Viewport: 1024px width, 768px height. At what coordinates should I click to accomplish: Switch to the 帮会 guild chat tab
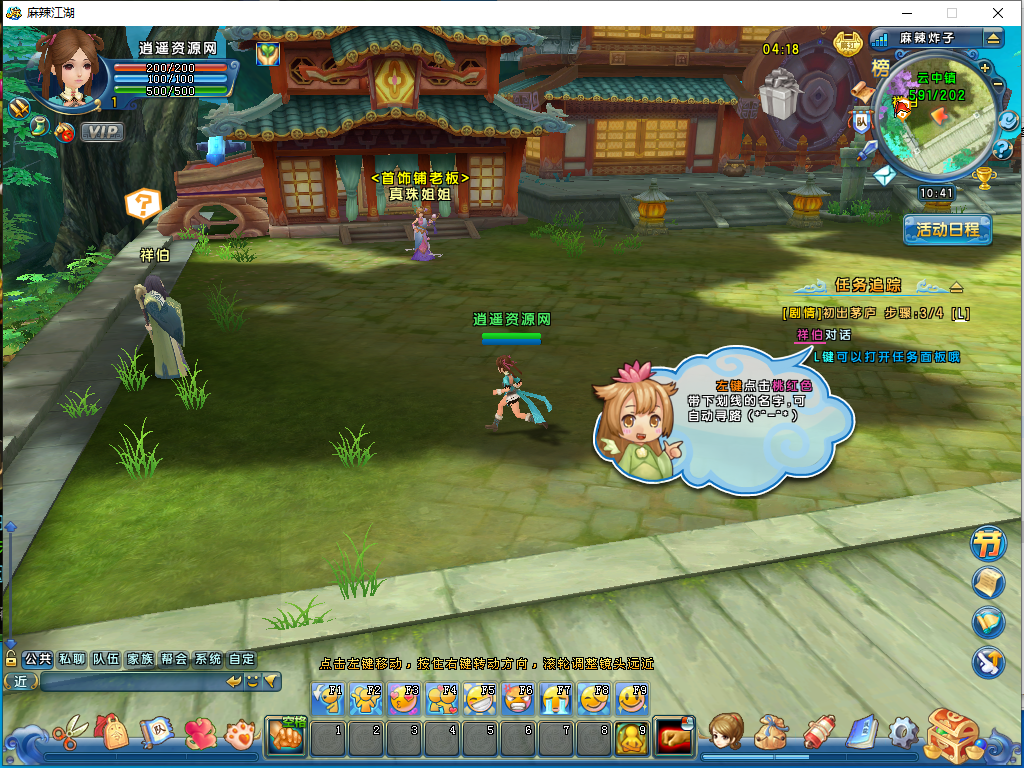pyautogui.click(x=174, y=659)
